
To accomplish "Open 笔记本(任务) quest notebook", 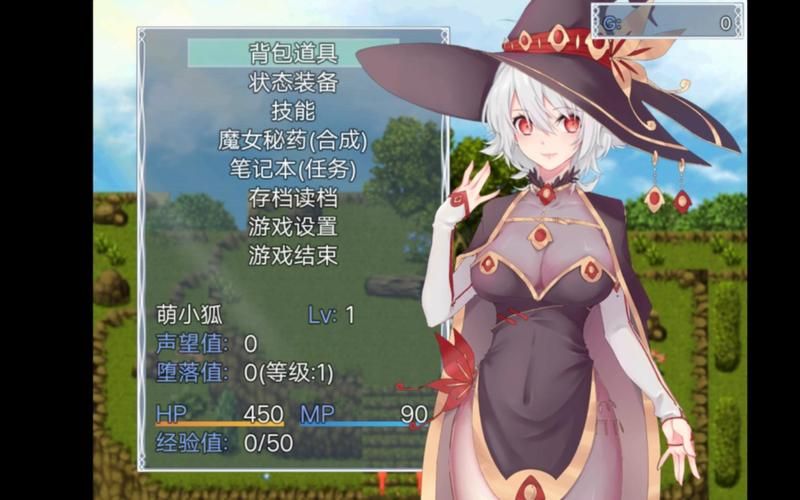I will tap(293, 169).
